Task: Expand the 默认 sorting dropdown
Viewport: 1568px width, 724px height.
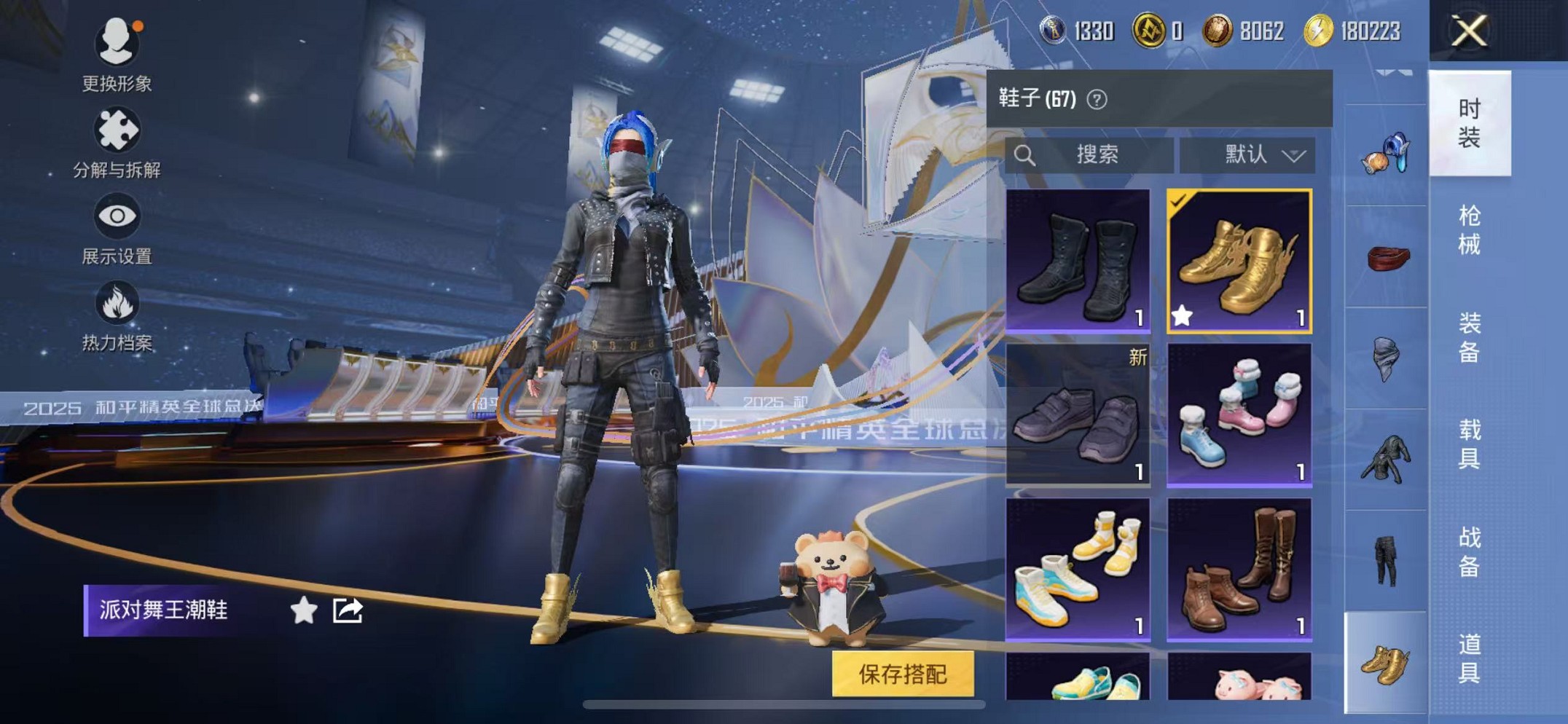Action: (x=1247, y=154)
